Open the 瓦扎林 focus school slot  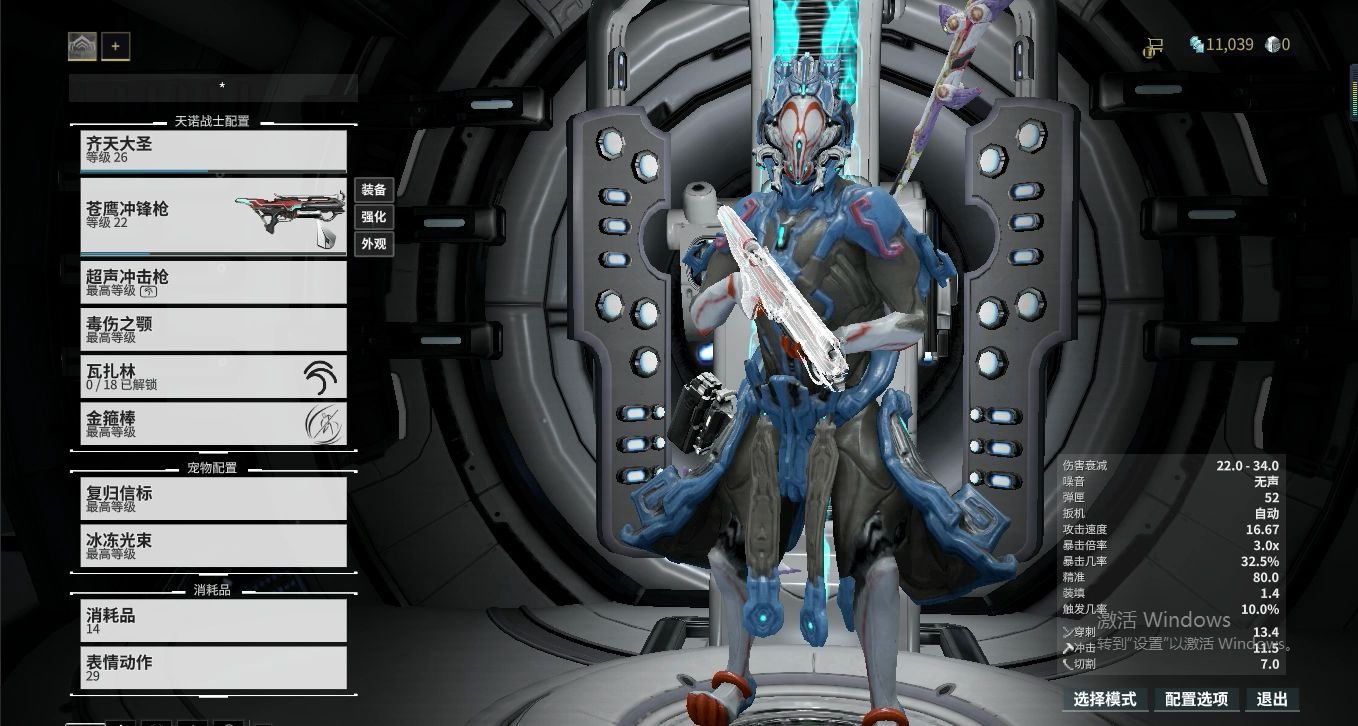coord(213,376)
